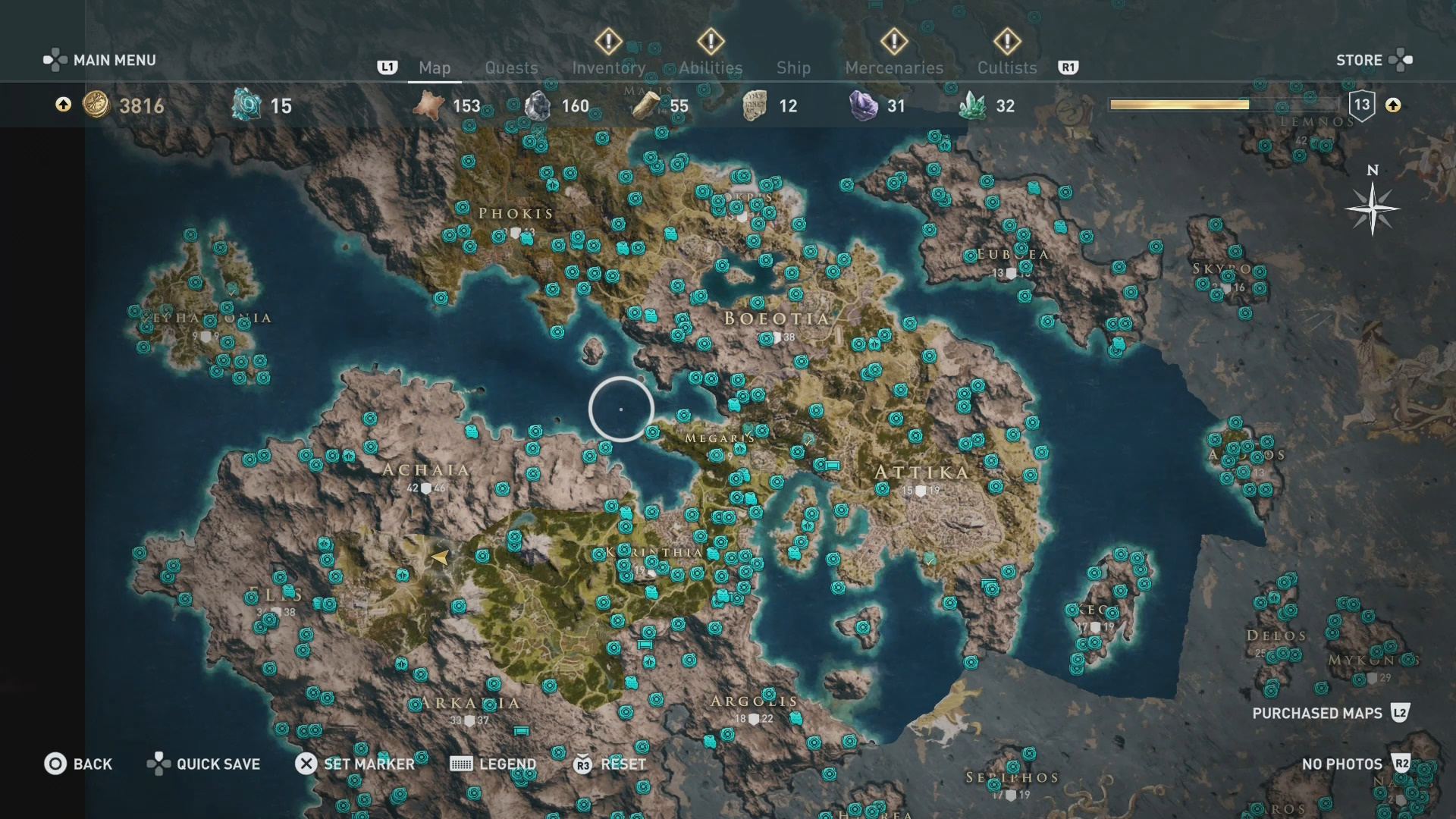
Task: Open the Cultists tab
Action: [x=1006, y=67]
